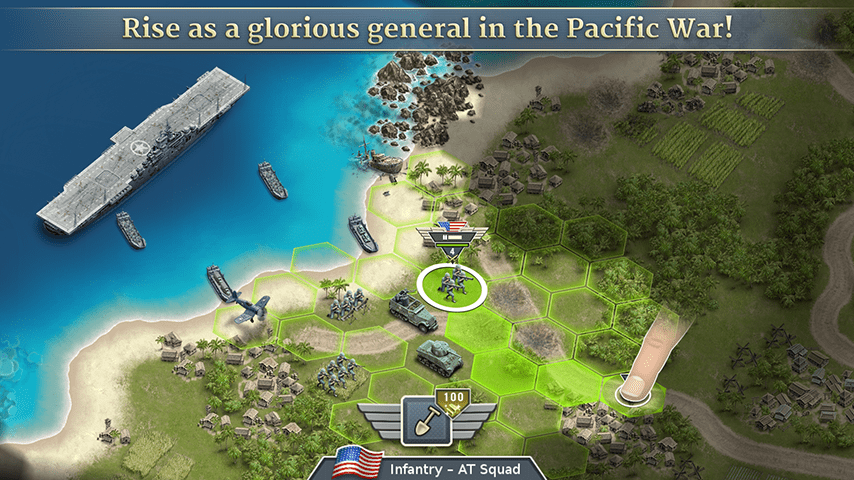Choose the half-track vehicle unit
The image size is (854, 480).
[412, 312]
